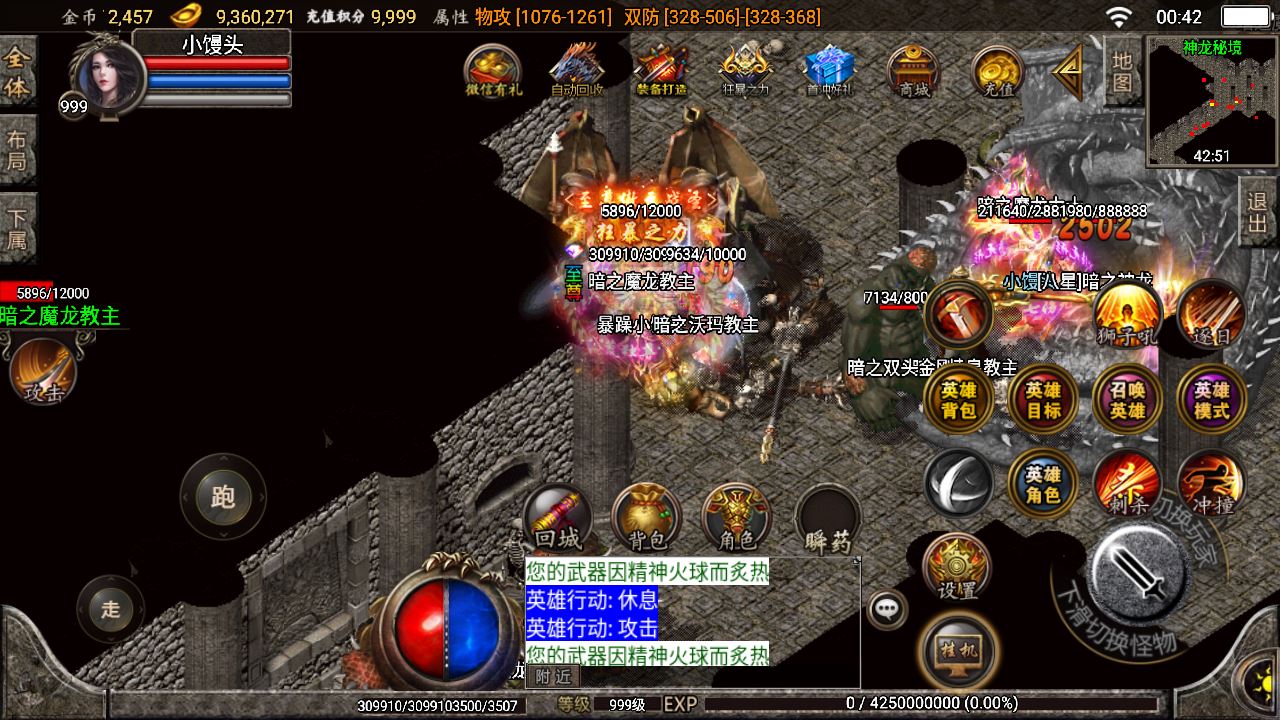The width and height of the screenshot is (1280, 720).
Task: Toggle the 挂机 auto-battle button
Action: click(957, 651)
